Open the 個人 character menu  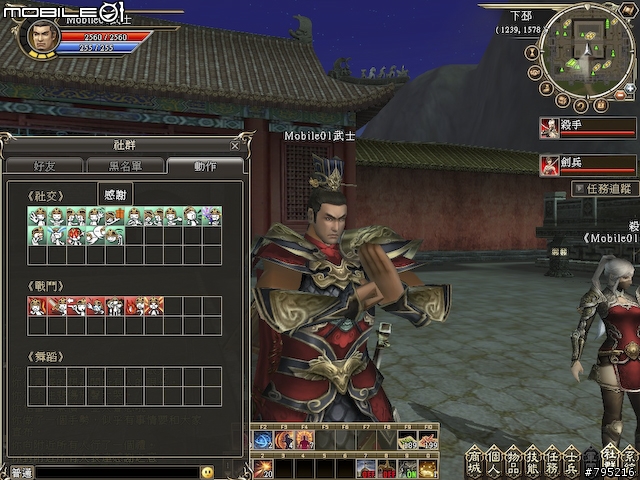click(496, 461)
